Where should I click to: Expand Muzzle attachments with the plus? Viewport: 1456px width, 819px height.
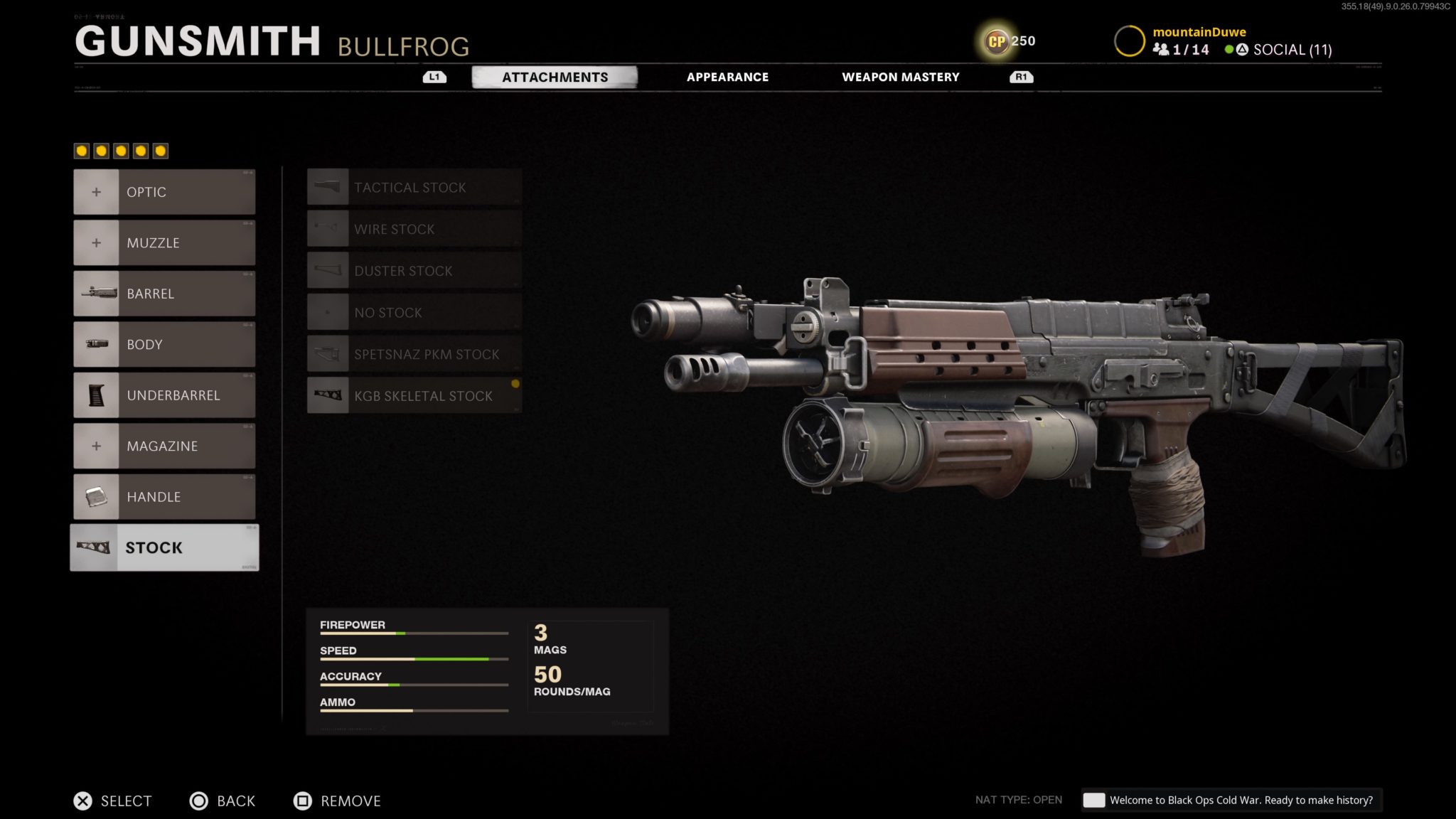coord(97,242)
